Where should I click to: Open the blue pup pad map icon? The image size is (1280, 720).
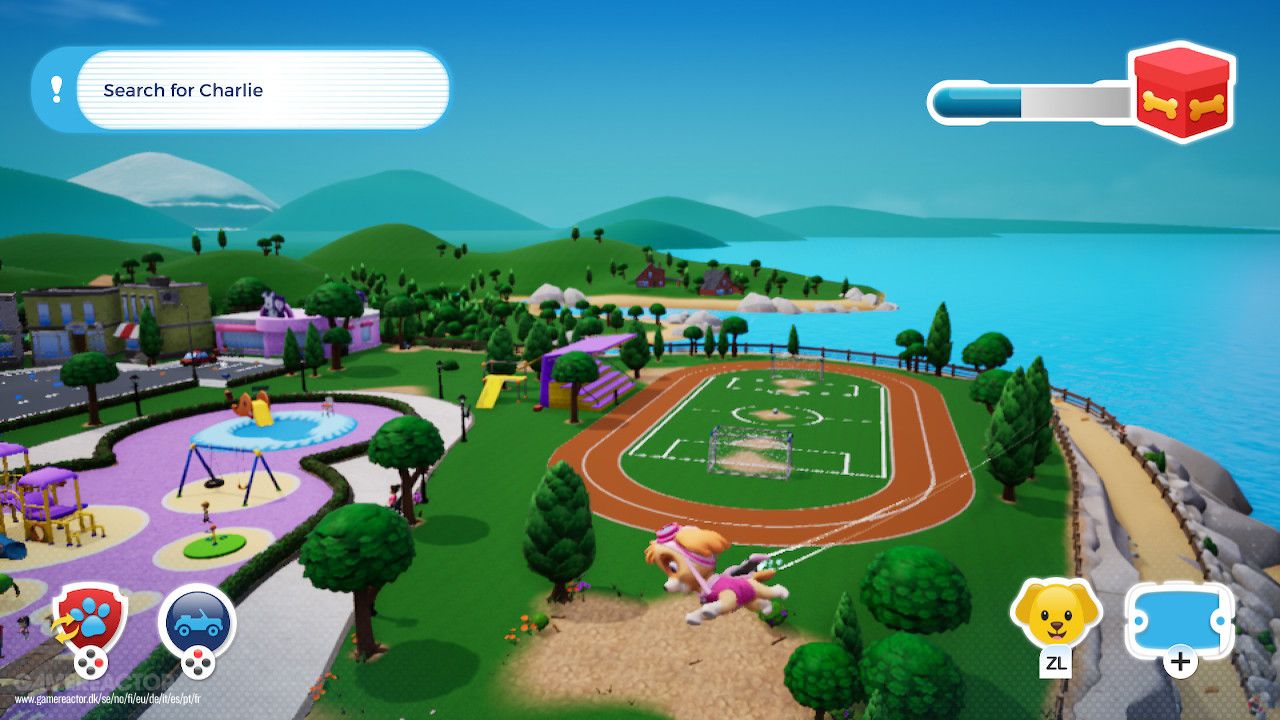point(1180,618)
